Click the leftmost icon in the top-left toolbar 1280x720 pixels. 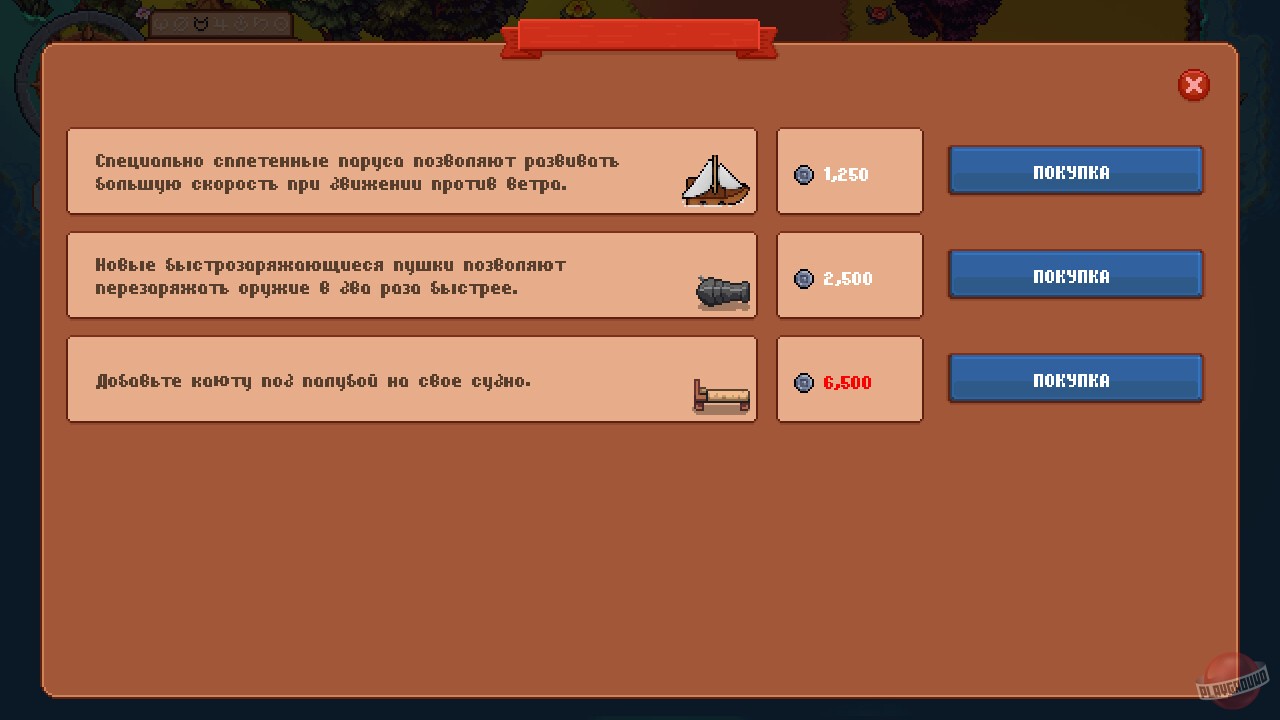pyautogui.click(x=161, y=25)
